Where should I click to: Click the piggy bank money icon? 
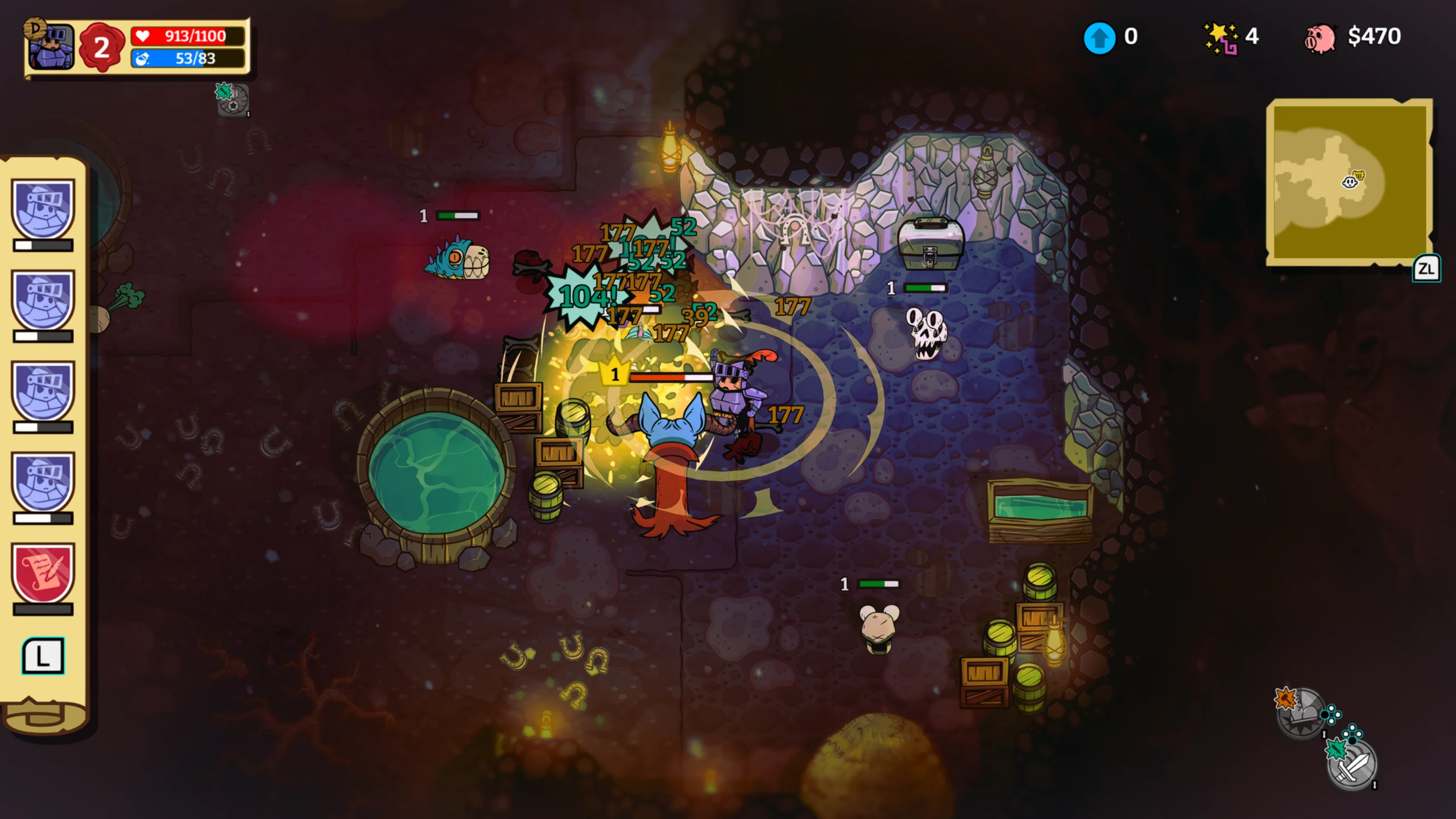tap(1319, 38)
